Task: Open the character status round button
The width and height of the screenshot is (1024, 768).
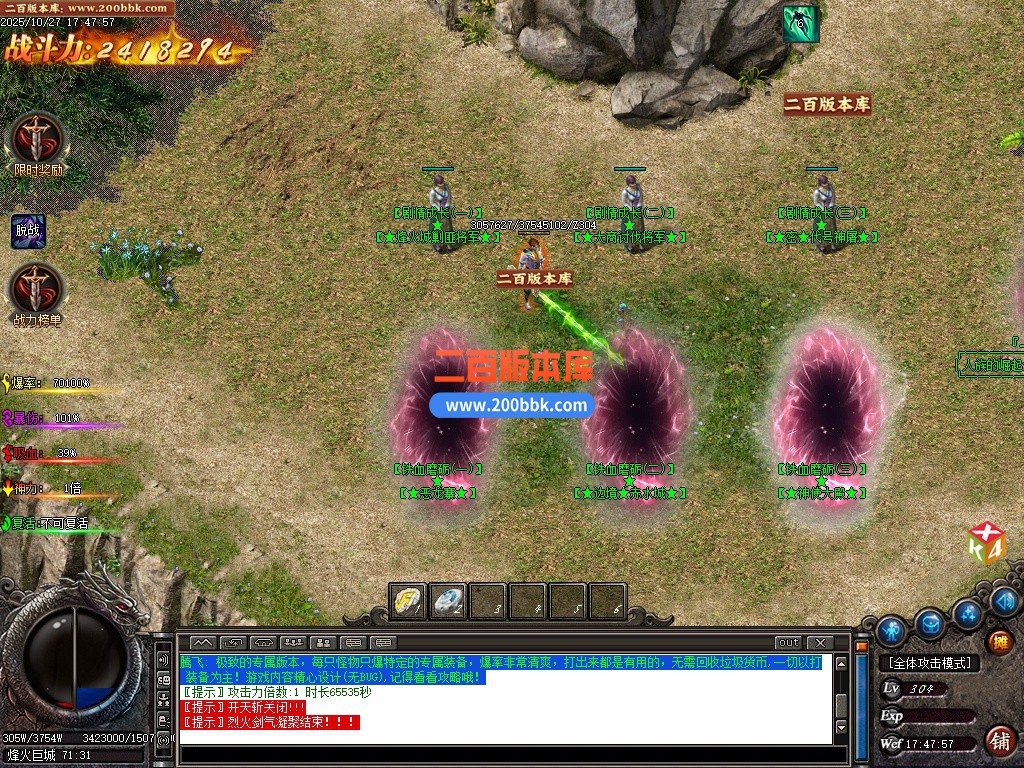Action: 890,631
